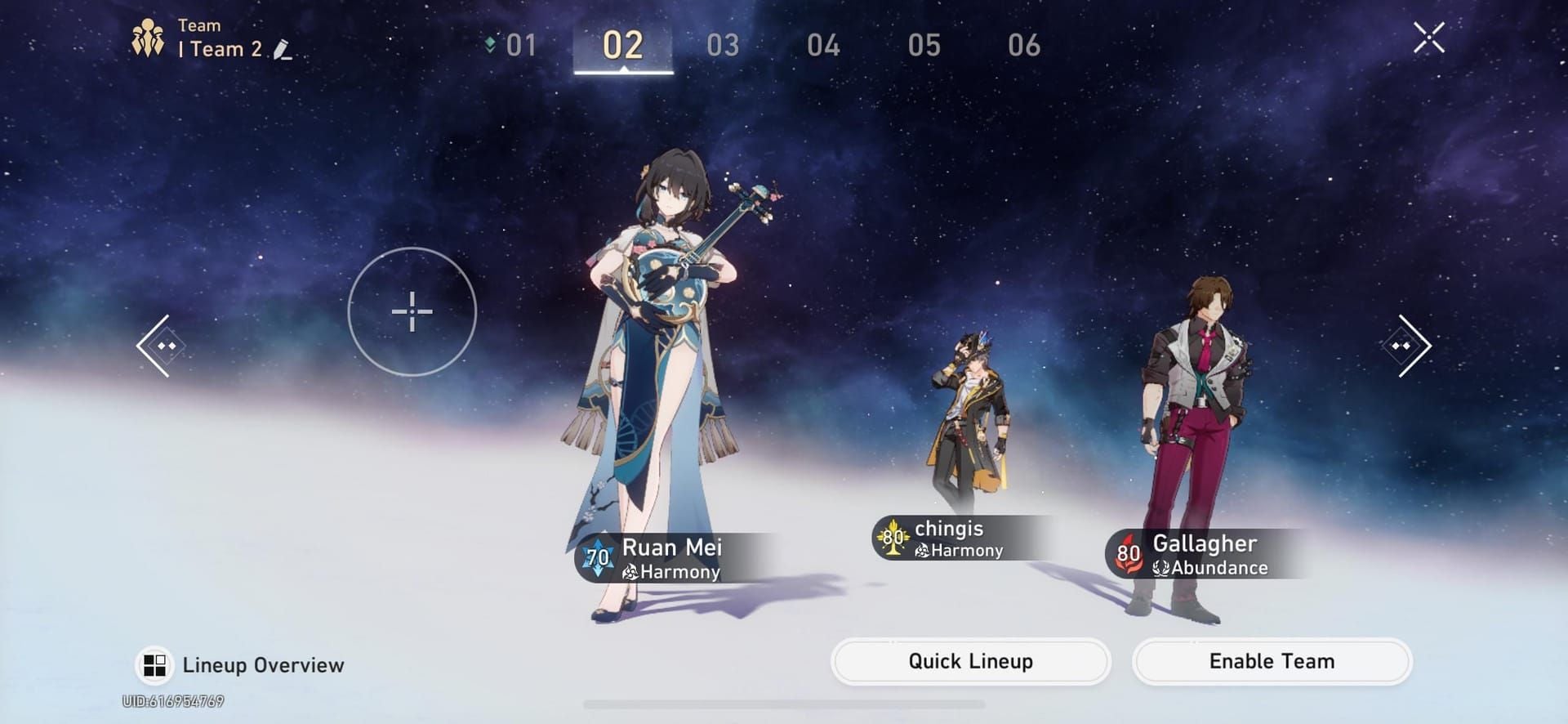
Task: Click the close X in top right
Action: (x=1428, y=38)
